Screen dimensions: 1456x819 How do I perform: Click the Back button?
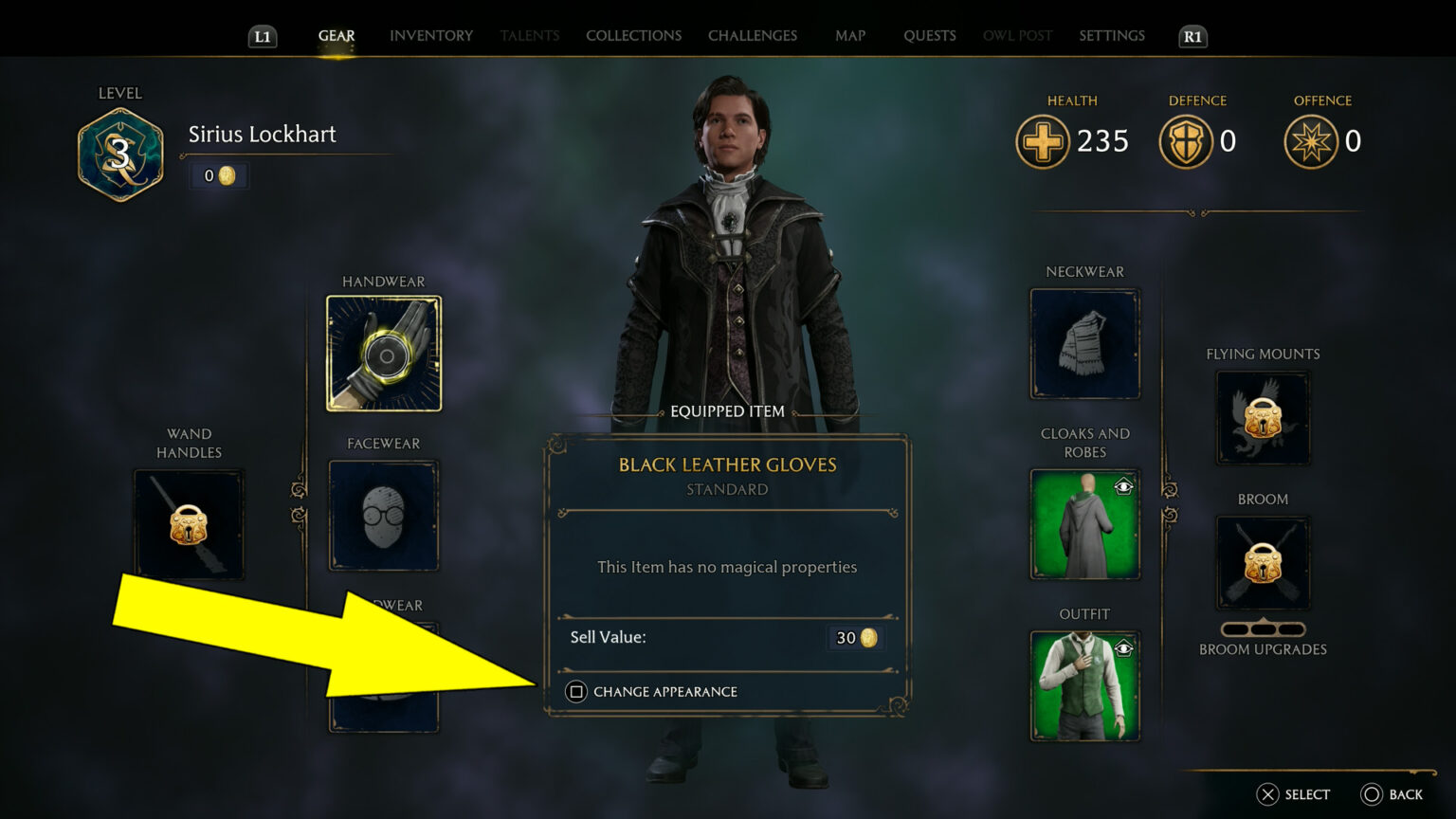(1393, 794)
